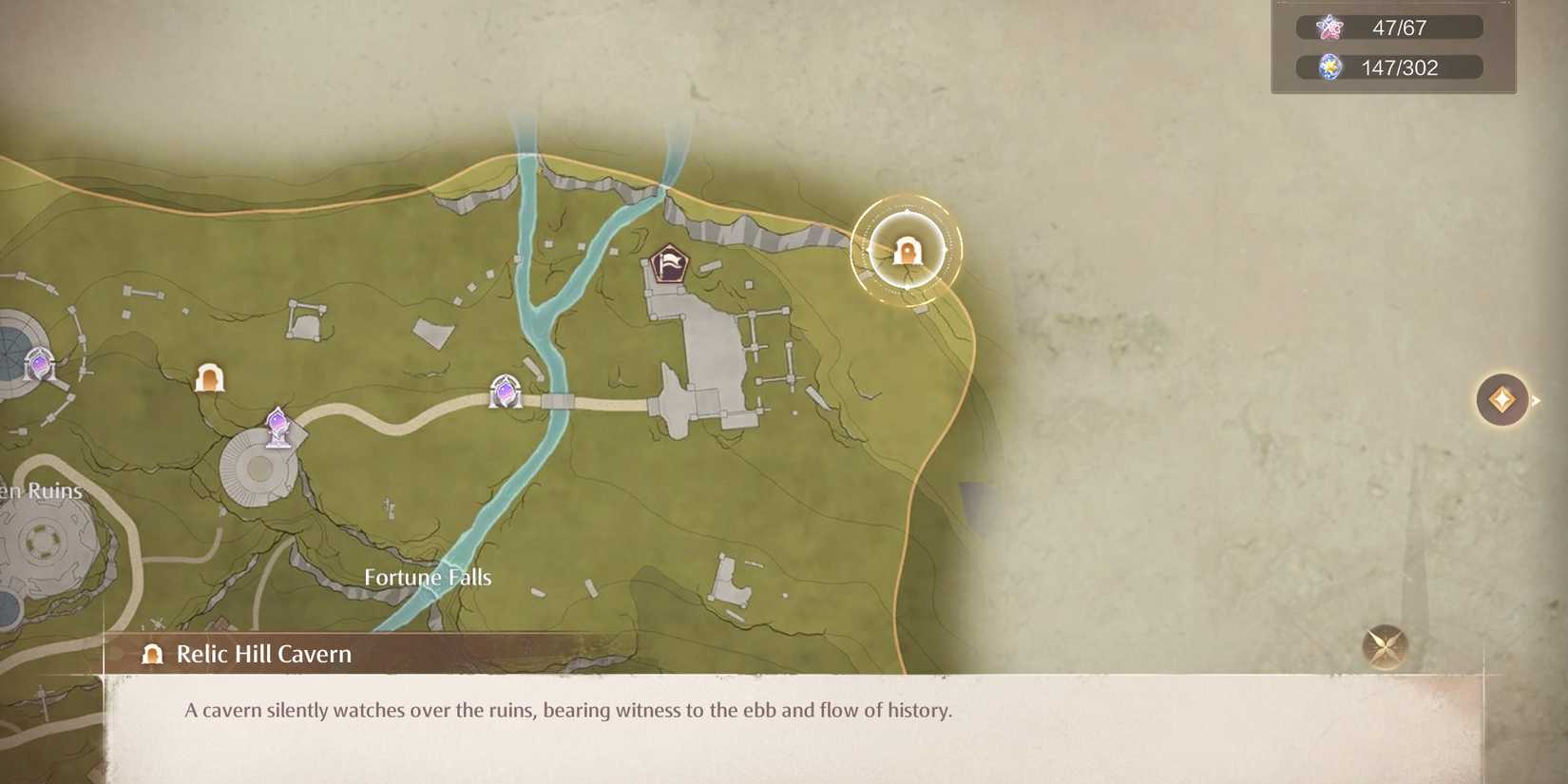Viewport: 1568px width, 784px height.
Task: Click the partially visible Ruins region label
Action: [x=40, y=490]
